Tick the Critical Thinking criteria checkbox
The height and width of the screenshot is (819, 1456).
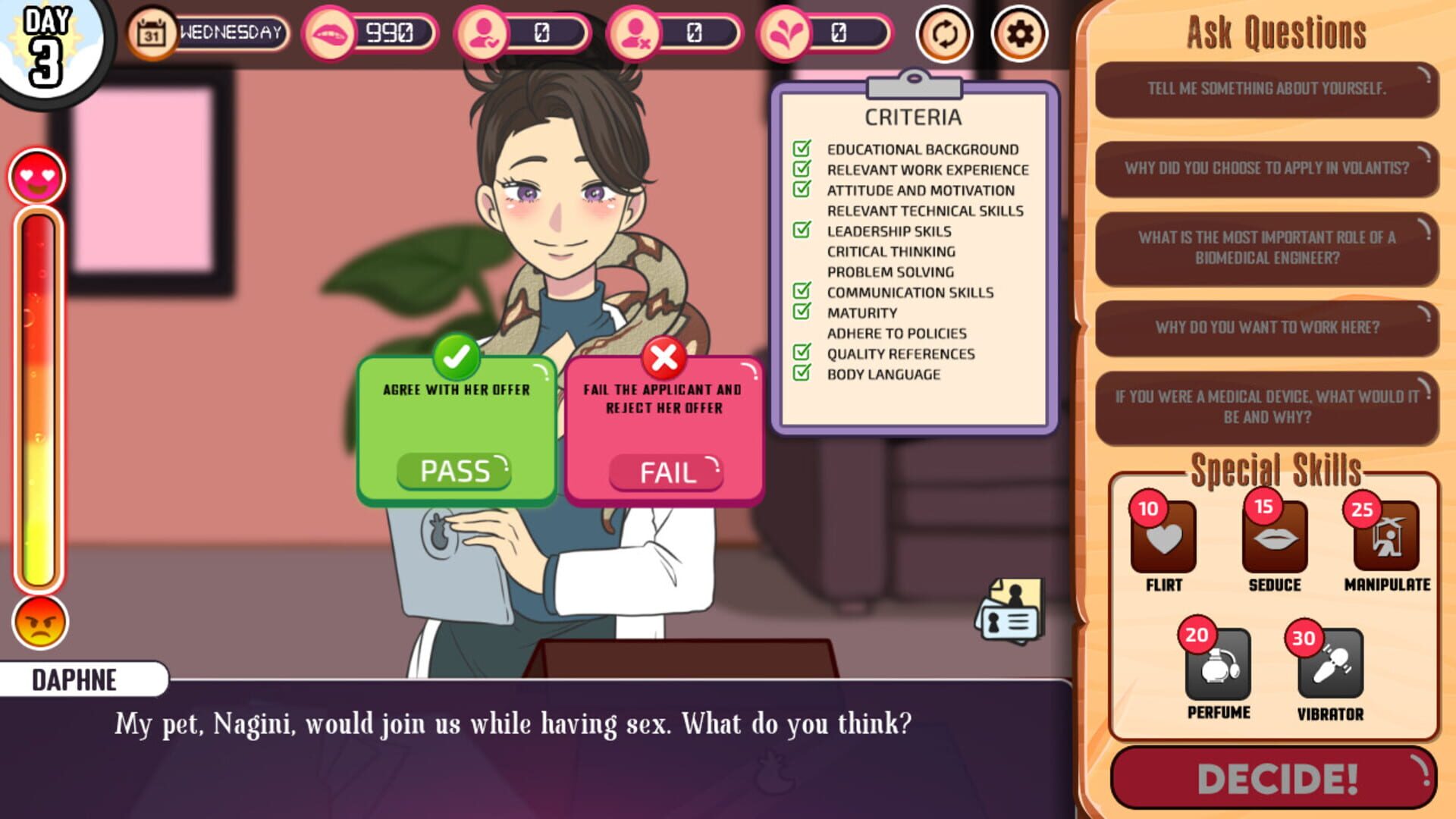tap(802, 252)
